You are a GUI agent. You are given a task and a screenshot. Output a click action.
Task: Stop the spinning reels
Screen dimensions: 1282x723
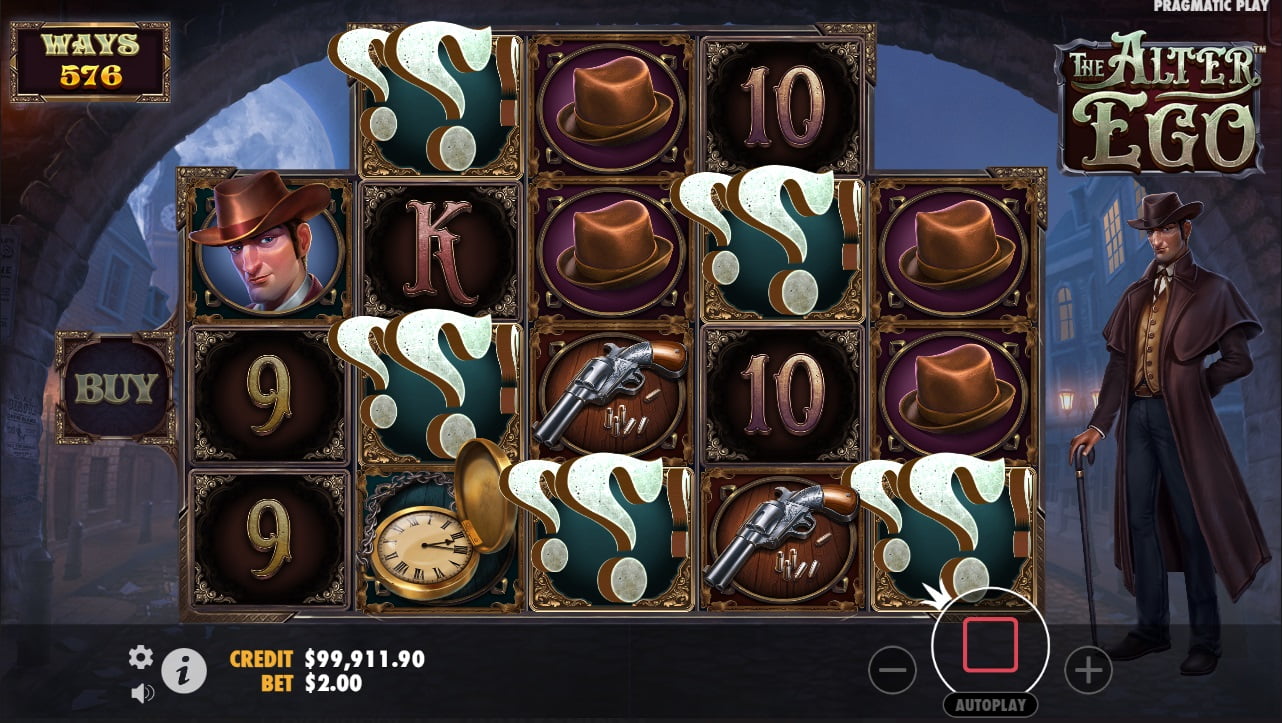990,645
